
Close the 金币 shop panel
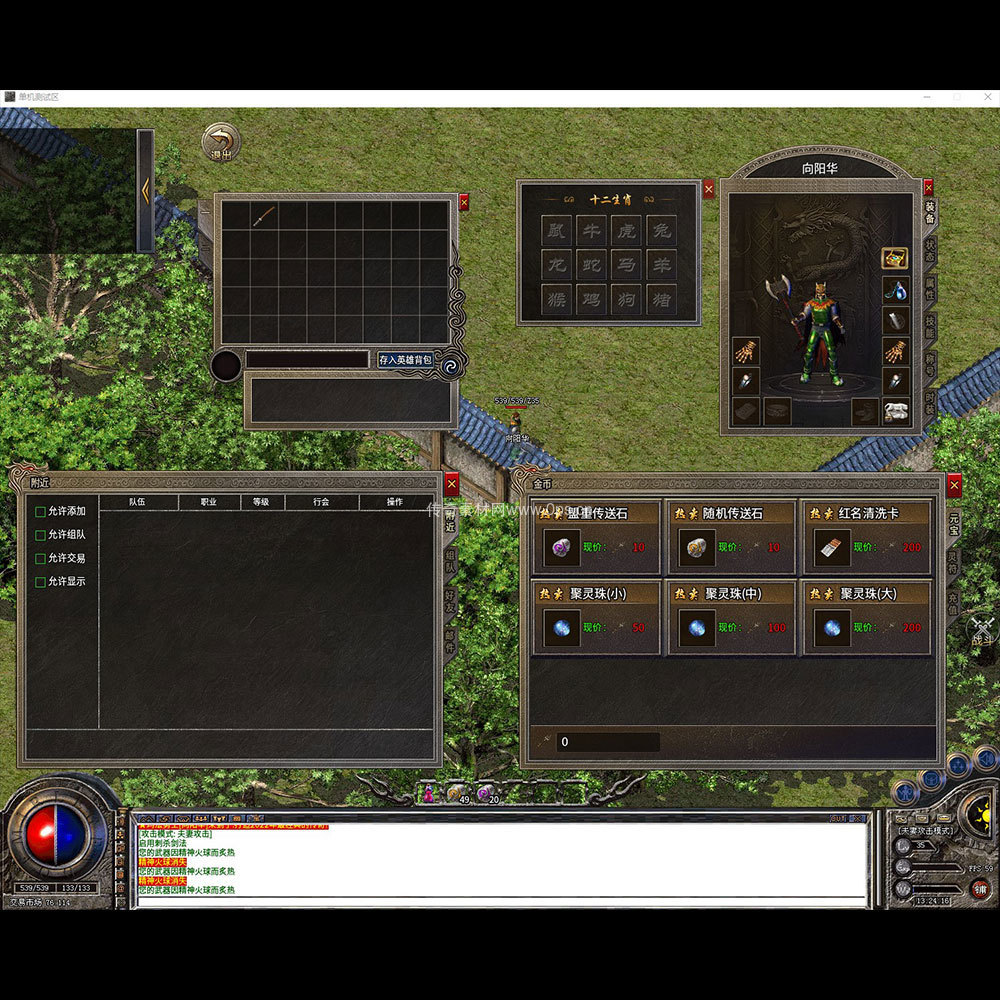(954, 484)
